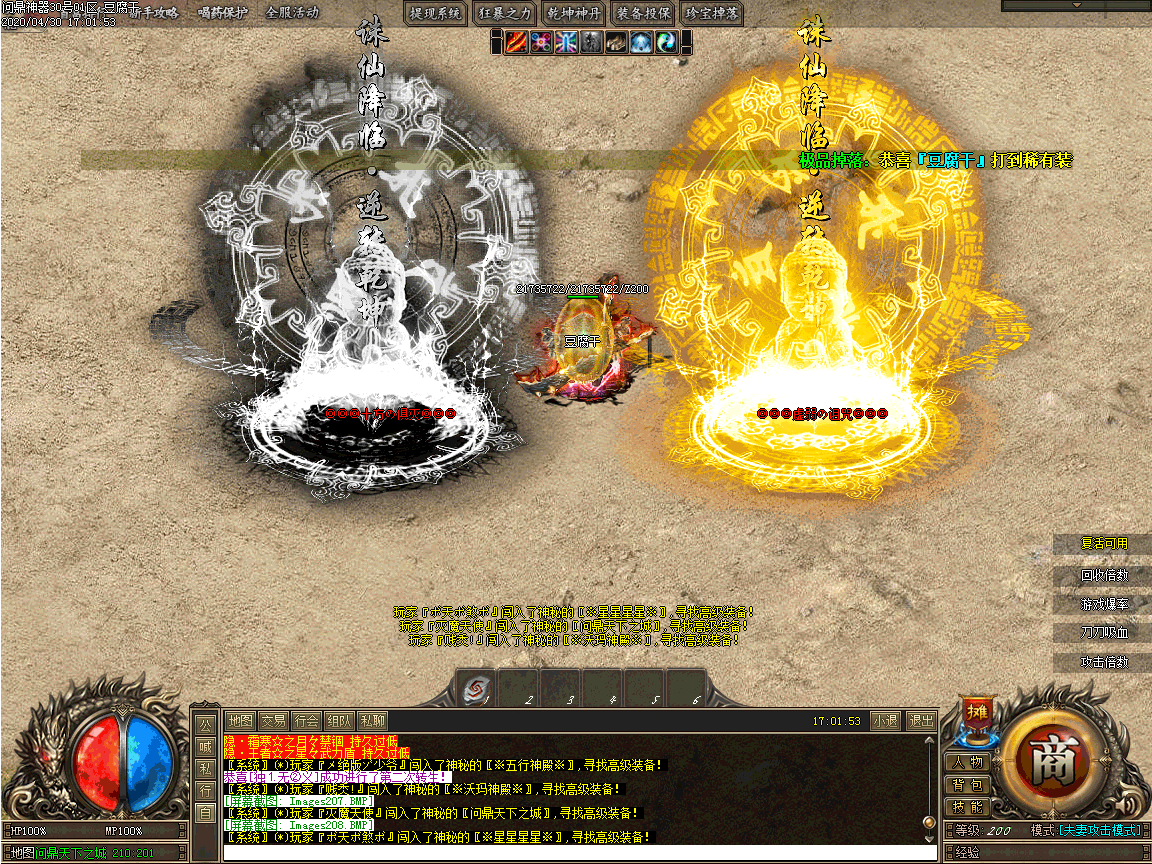
Task: Click the 小退 logout button
Action: pyautogui.click(x=885, y=720)
